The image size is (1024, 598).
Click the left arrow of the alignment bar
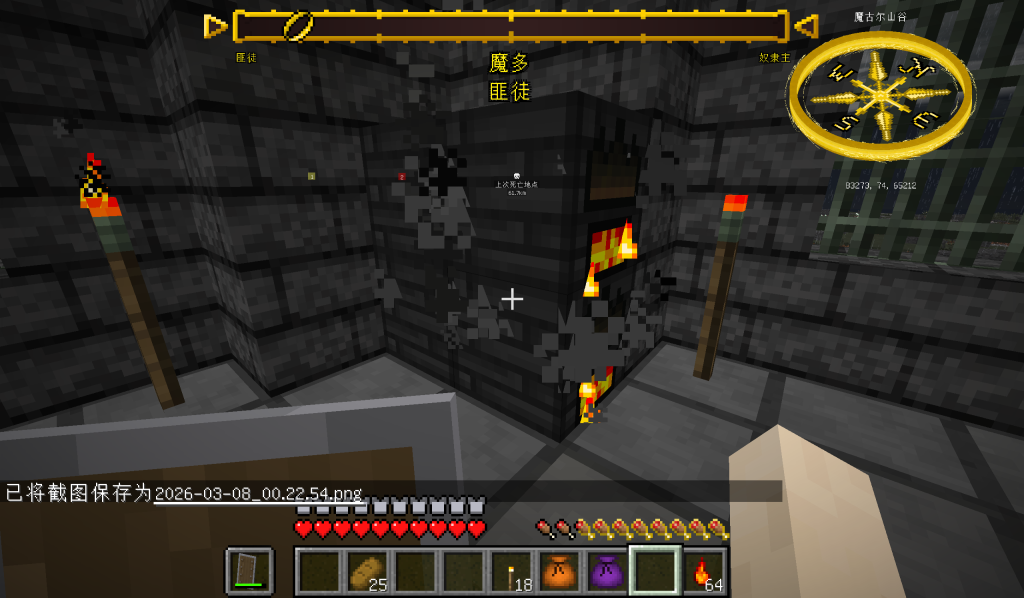[216, 26]
